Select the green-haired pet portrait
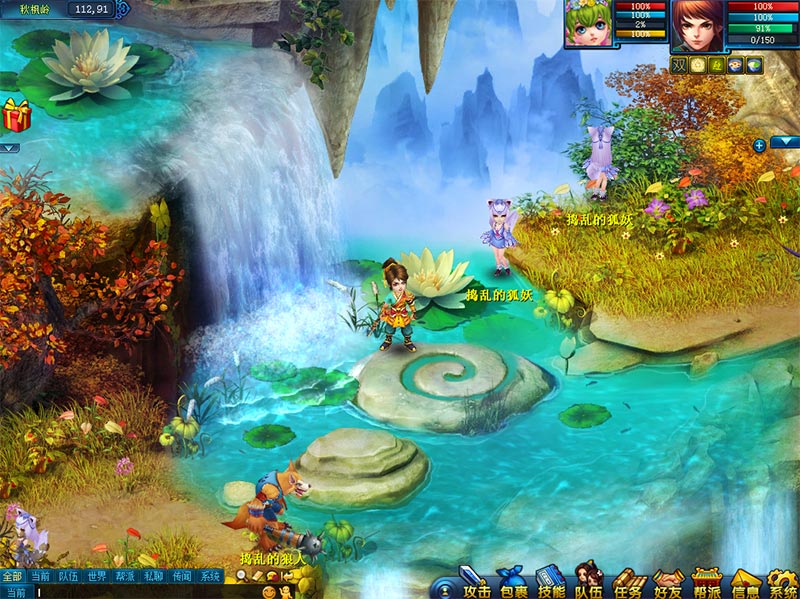800x599 pixels. click(587, 24)
